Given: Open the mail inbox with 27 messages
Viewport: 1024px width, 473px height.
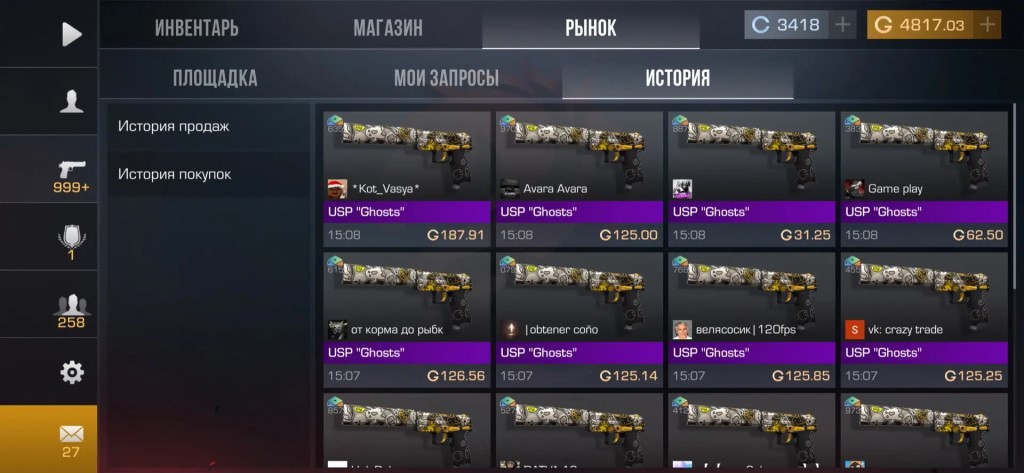Looking at the screenshot, I should 71,438.
